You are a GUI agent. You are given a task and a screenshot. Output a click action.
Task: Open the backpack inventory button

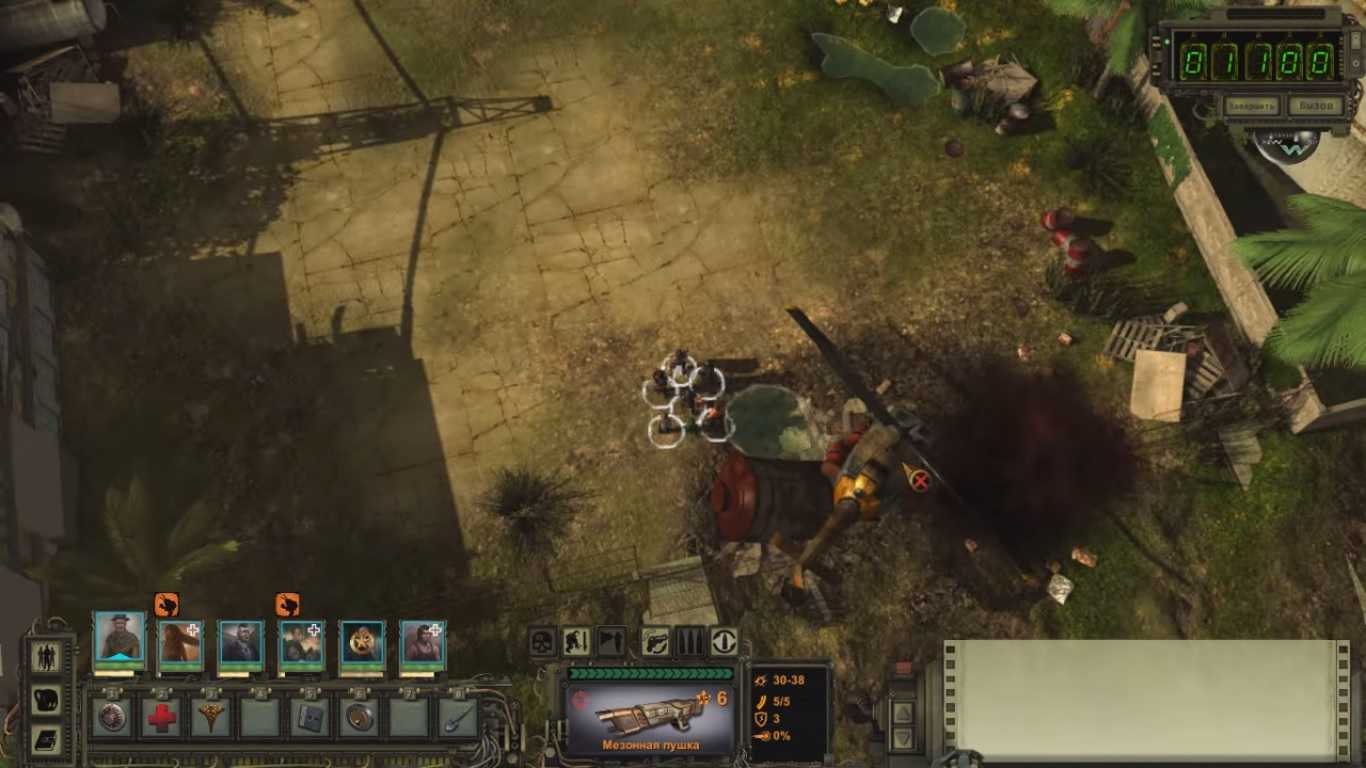[x=47, y=699]
